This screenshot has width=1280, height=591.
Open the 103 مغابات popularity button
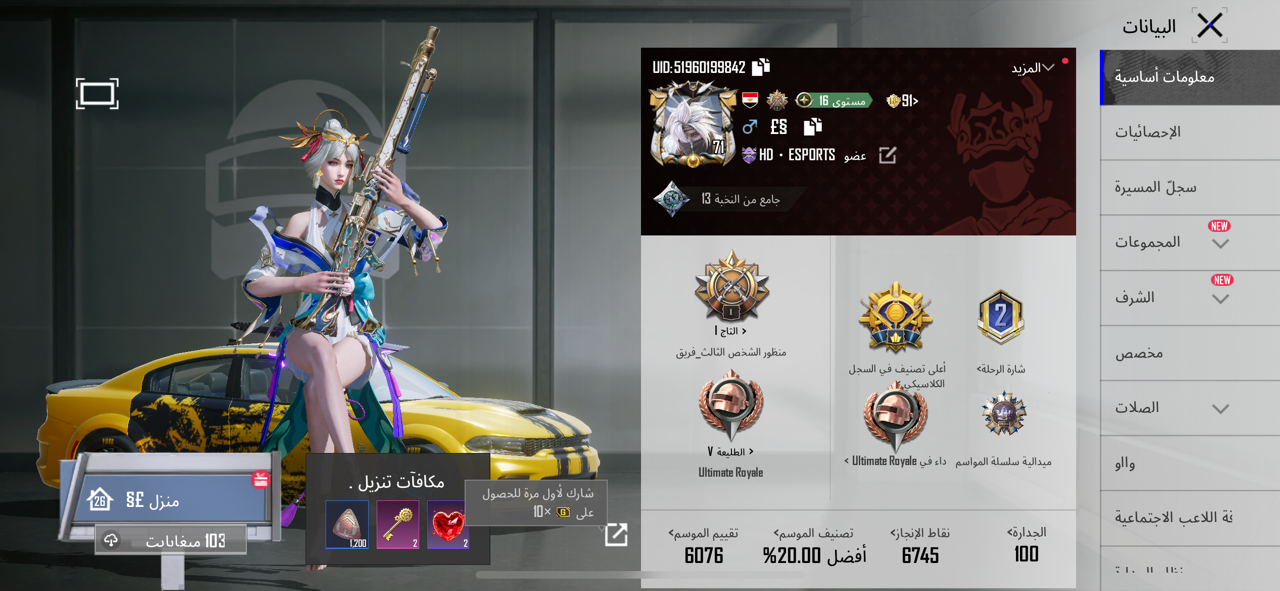click(x=171, y=540)
